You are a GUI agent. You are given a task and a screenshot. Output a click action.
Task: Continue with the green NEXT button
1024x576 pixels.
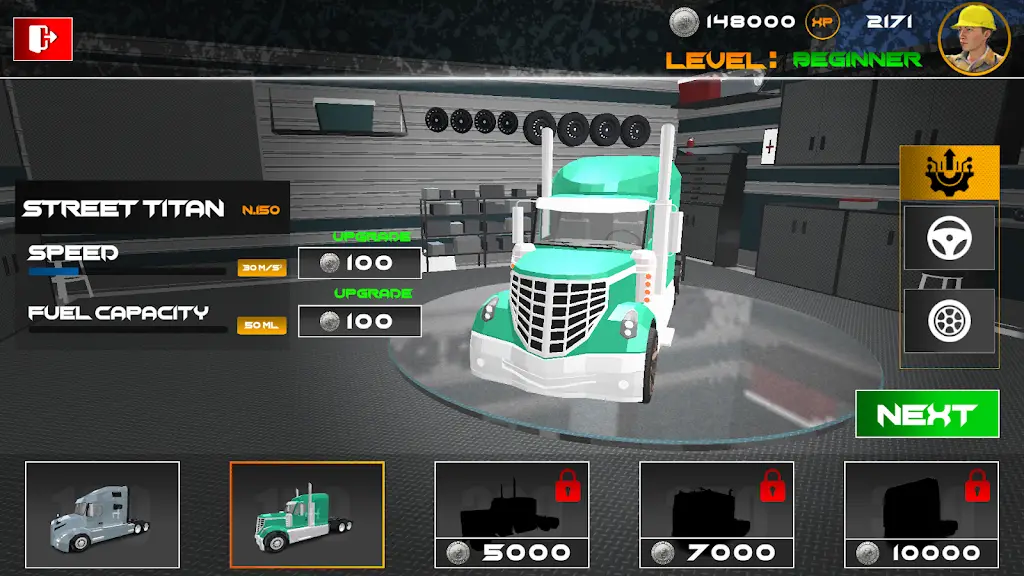click(x=927, y=414)
